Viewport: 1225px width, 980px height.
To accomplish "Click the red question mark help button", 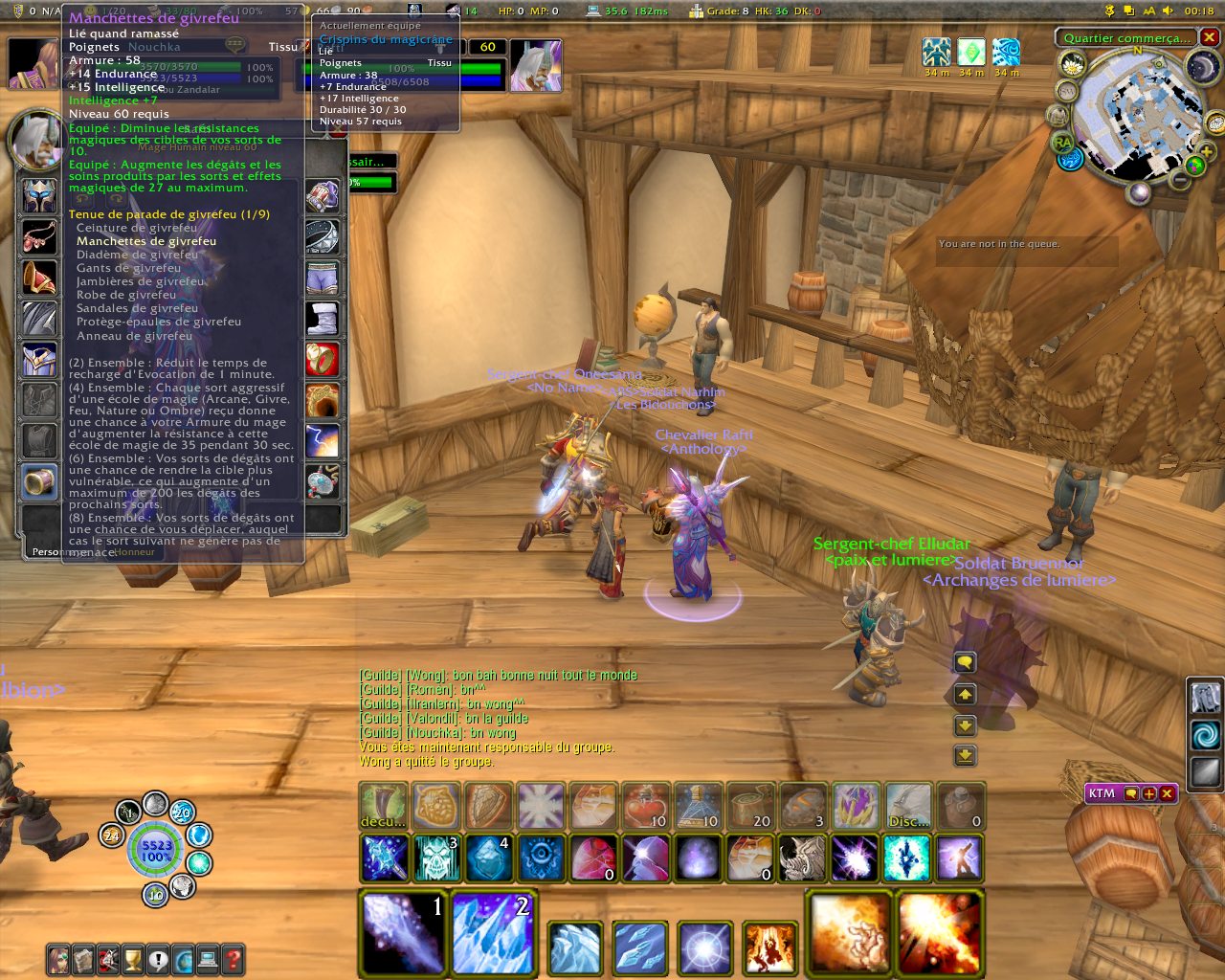I will click(x=232, y=959).
